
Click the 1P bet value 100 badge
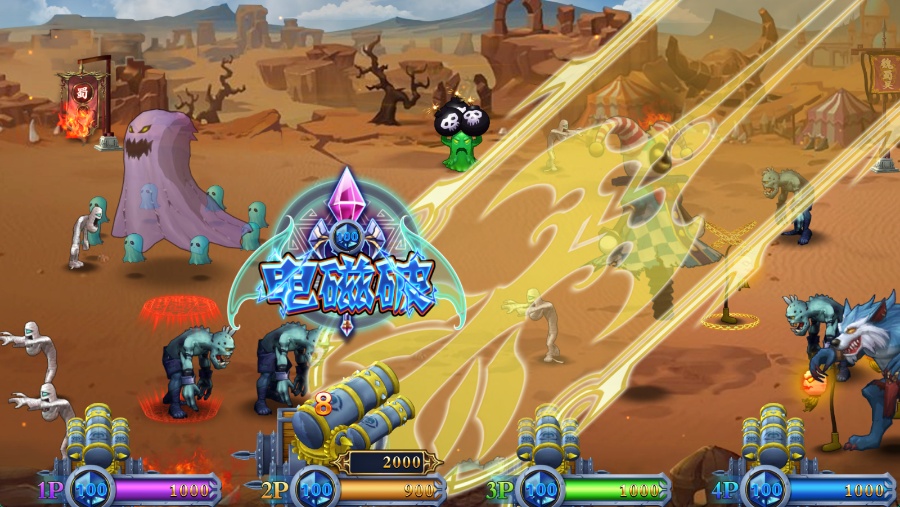(x=91, y=490)
